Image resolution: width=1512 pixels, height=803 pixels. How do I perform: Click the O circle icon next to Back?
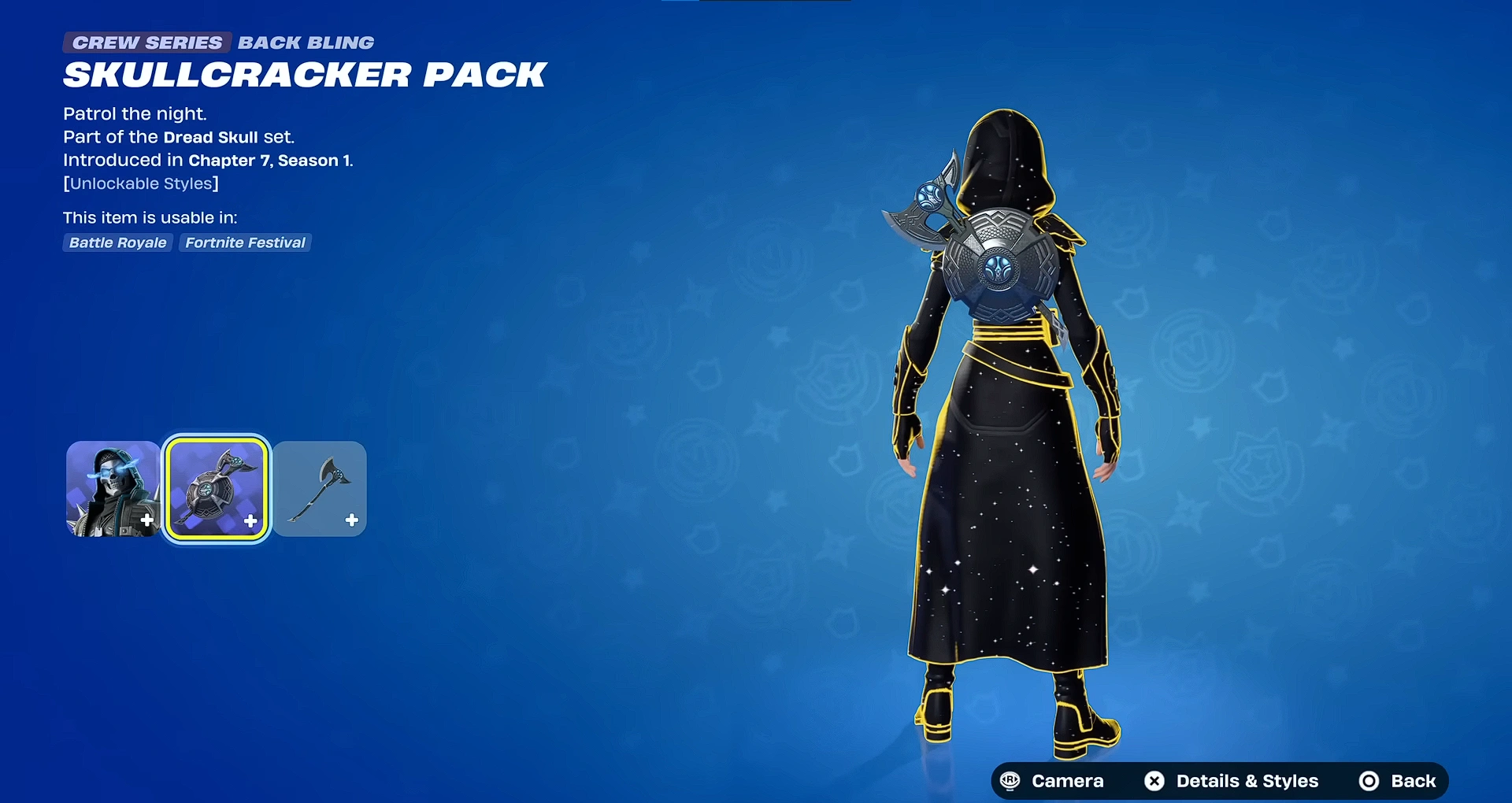(x=1368, y=781)
